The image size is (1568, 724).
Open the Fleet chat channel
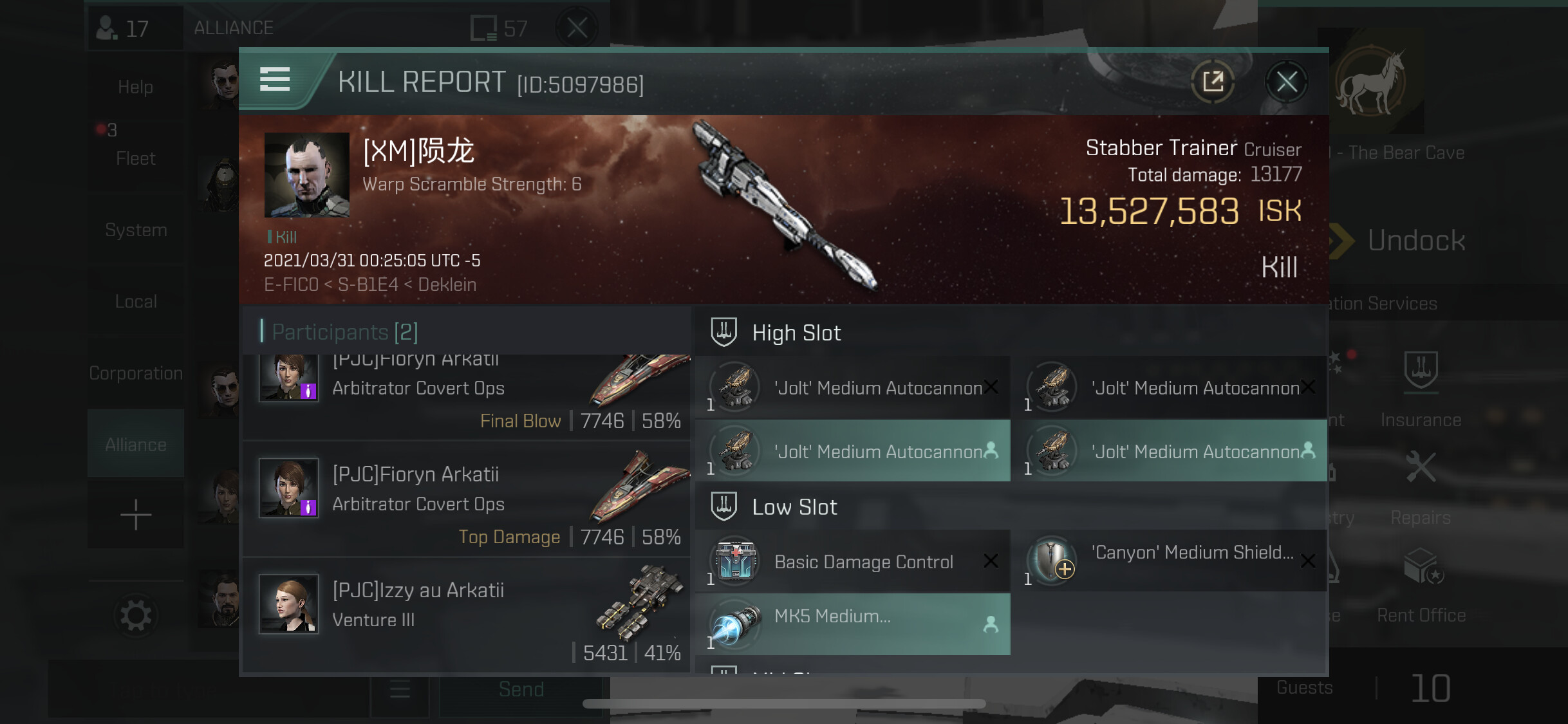(136, 151)
